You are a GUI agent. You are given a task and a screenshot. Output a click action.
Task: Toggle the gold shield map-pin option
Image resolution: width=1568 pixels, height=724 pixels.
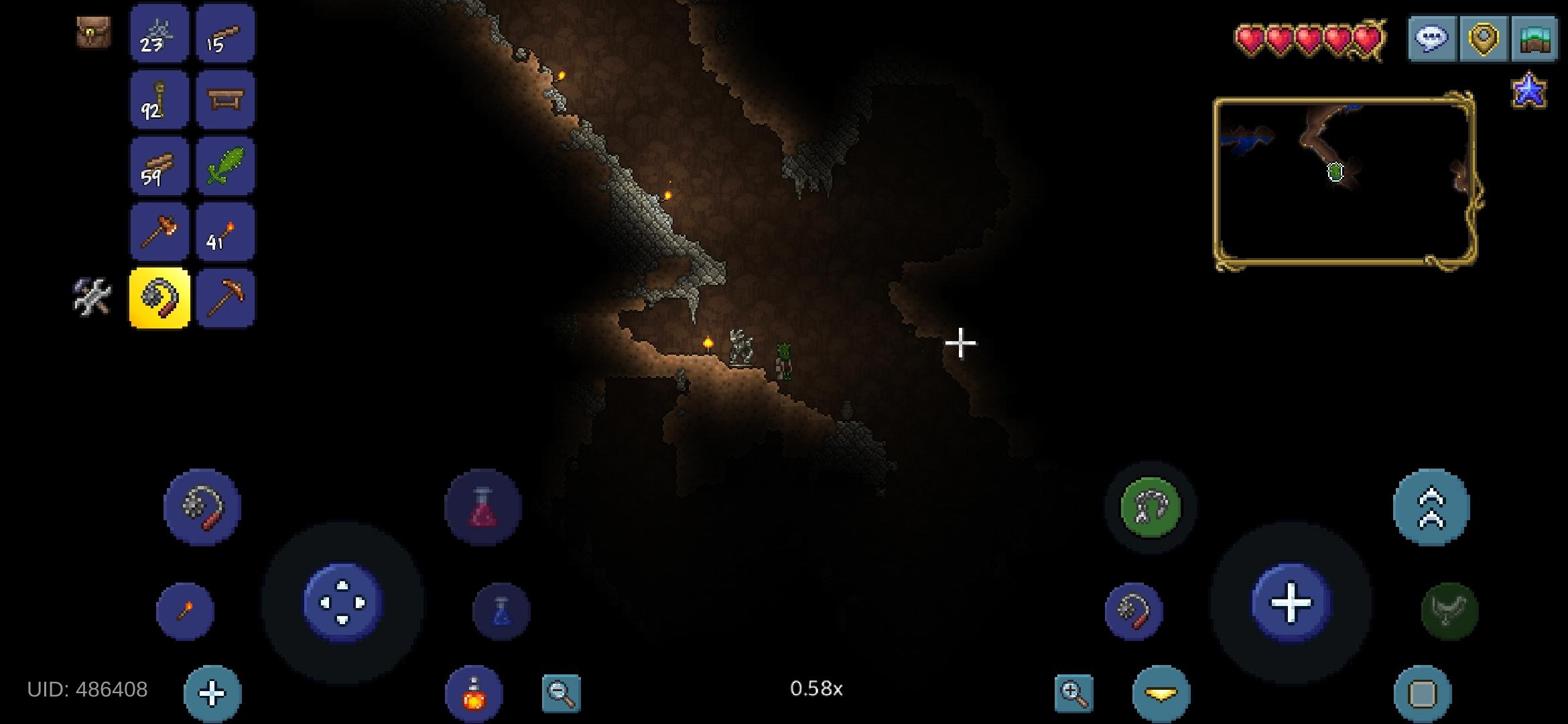(x=1483, y=37)
